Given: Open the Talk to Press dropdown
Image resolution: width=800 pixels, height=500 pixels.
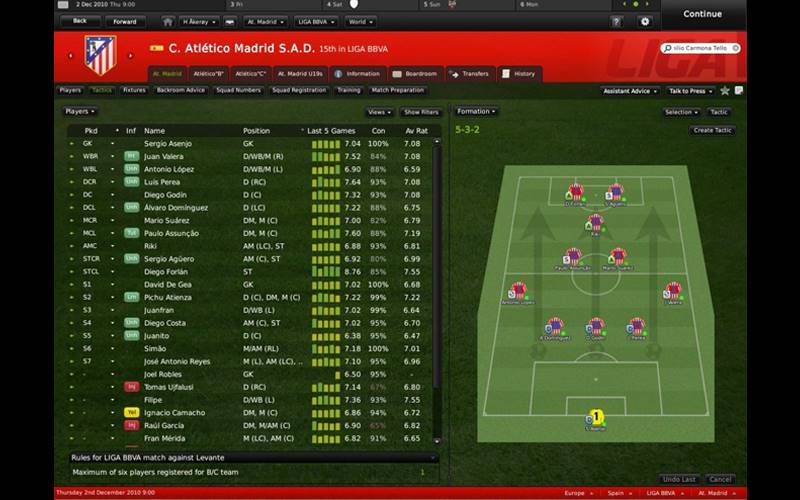Looking at the screenshot, I should point(690,90).
